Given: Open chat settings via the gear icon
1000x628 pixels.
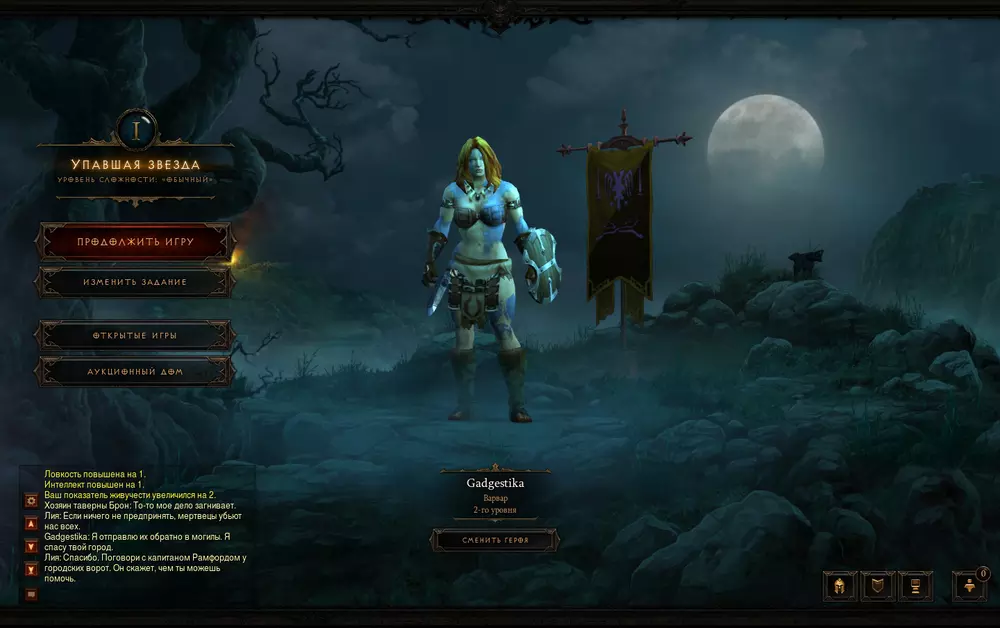Looking at the screenshot, I should pyautogui.click(x=31, y=499).
